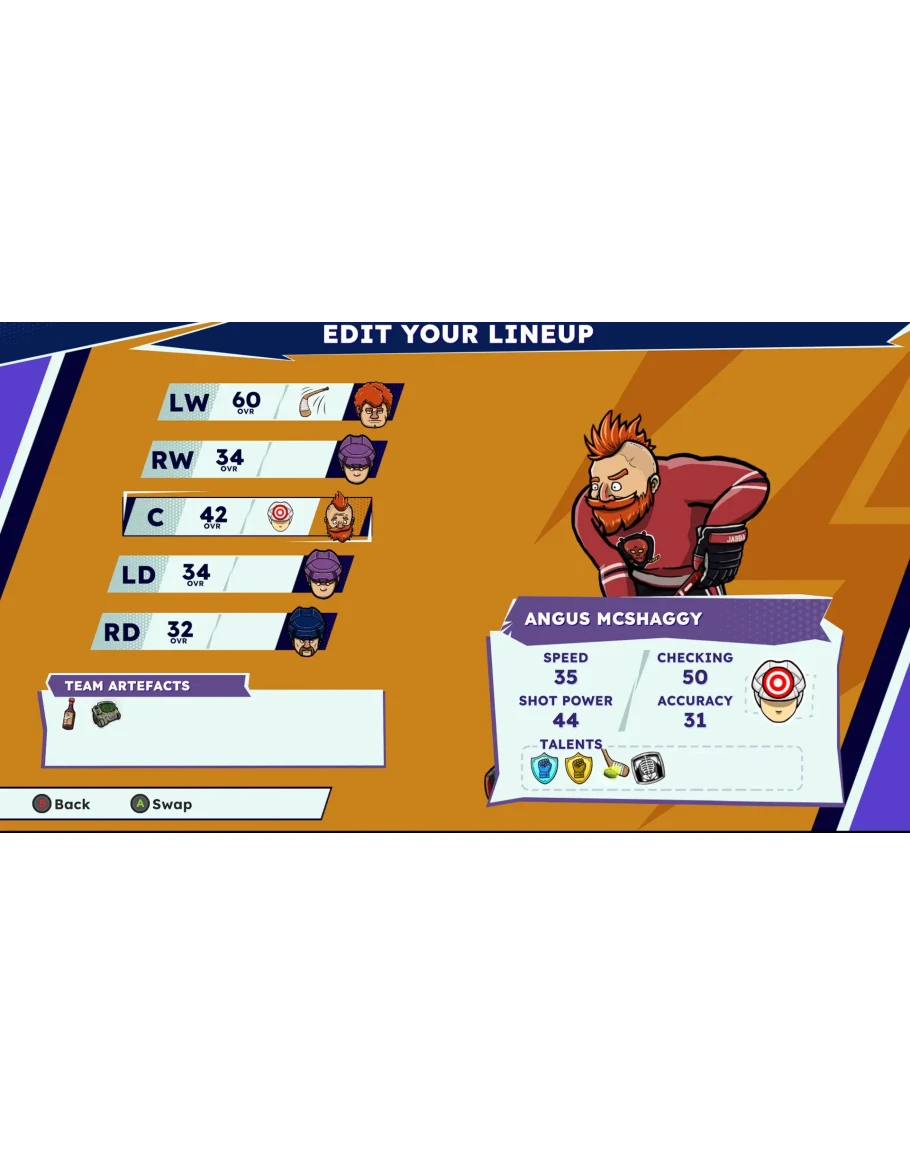View the x-ray ribcage talent

[x=648, y=768]
